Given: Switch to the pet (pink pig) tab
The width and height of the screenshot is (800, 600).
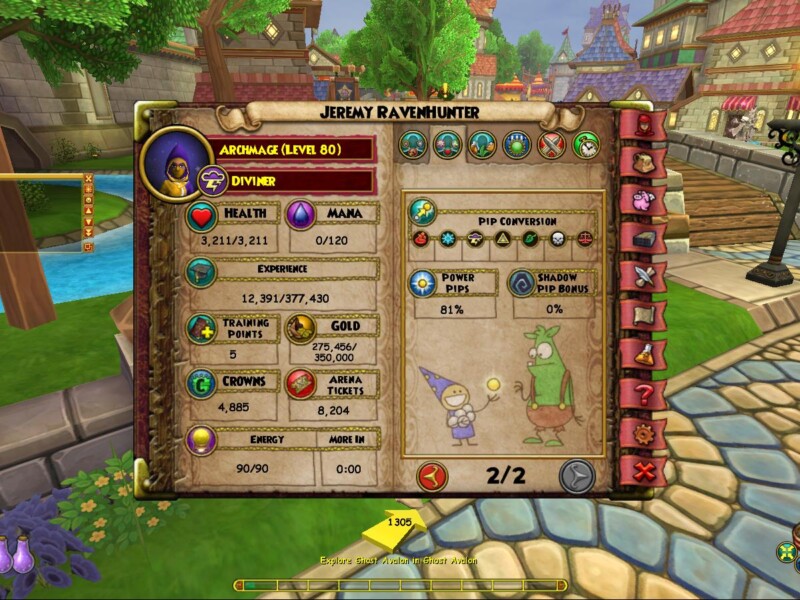Looking at the screenshot, I should (642, 199).
